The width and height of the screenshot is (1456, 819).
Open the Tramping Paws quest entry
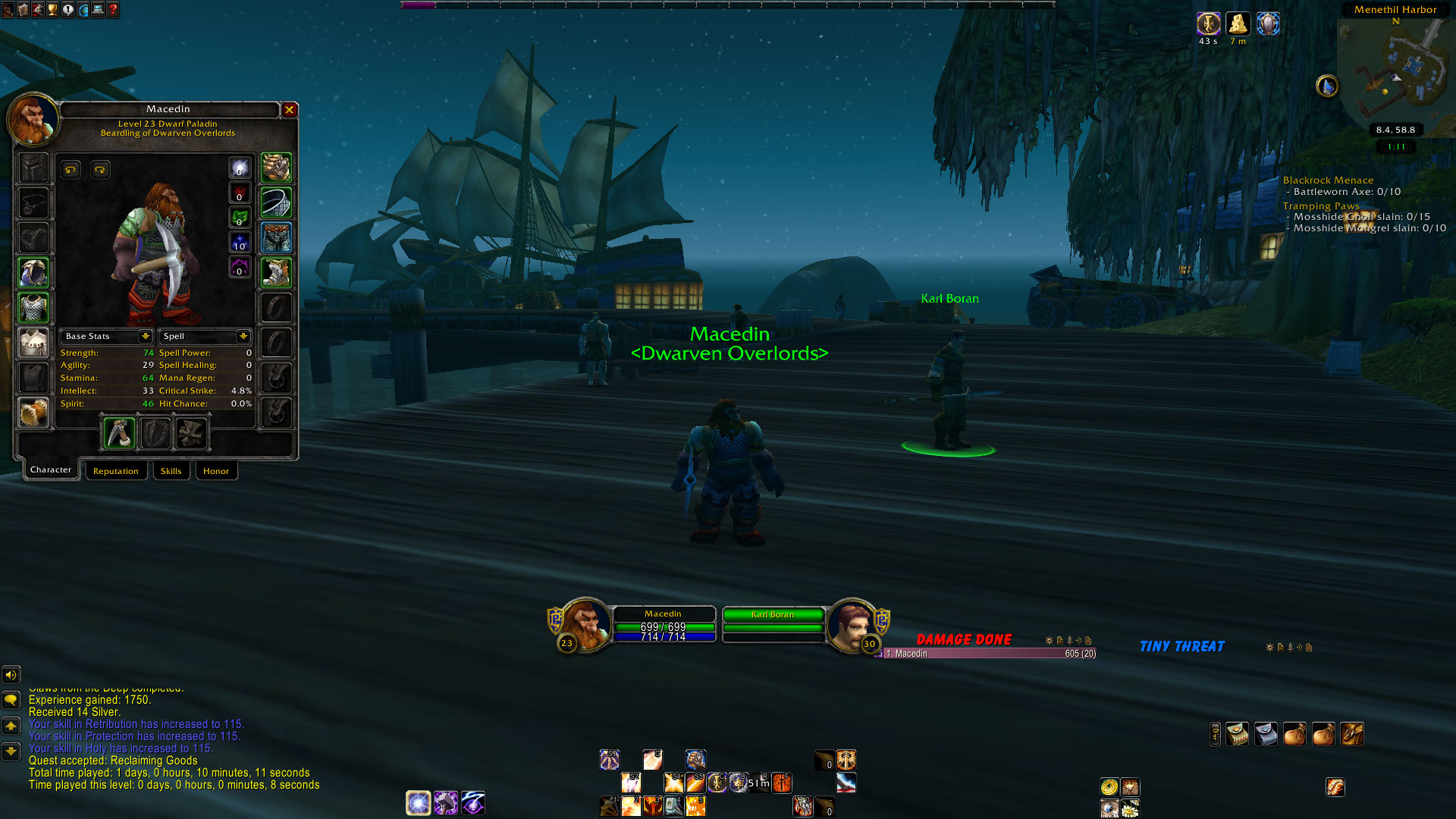pos(1321,206)
